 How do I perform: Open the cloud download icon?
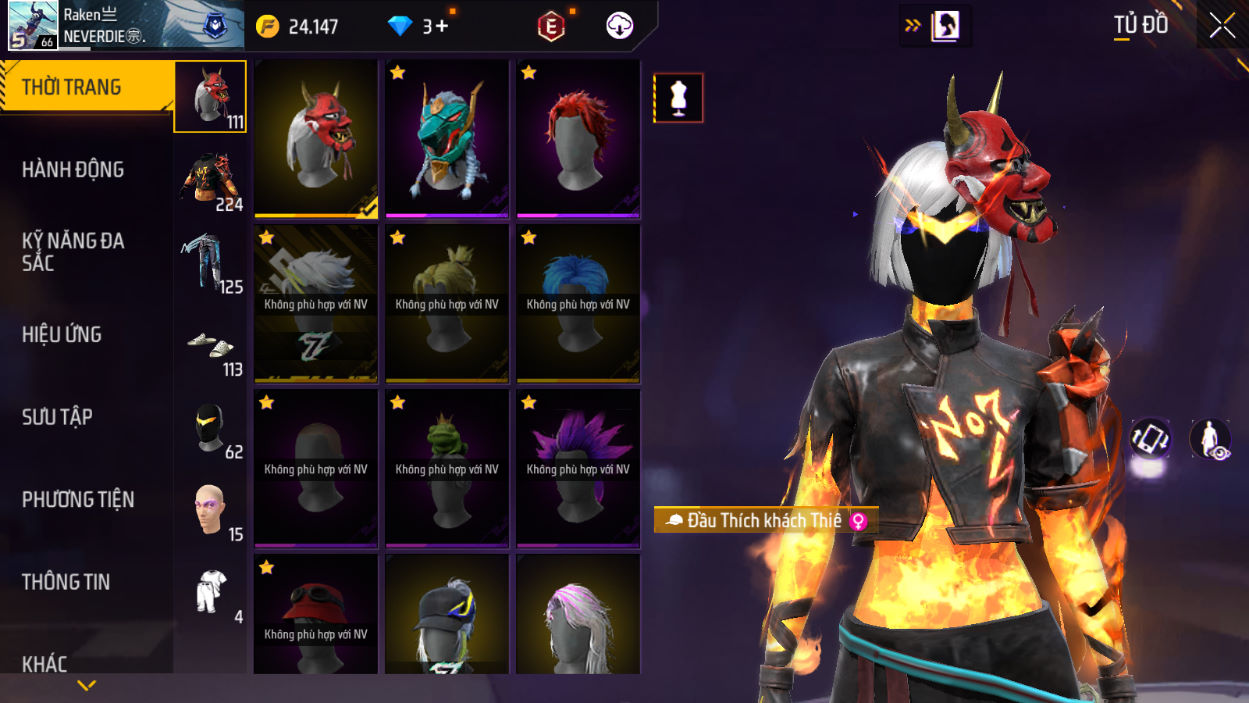pos(619,26)
